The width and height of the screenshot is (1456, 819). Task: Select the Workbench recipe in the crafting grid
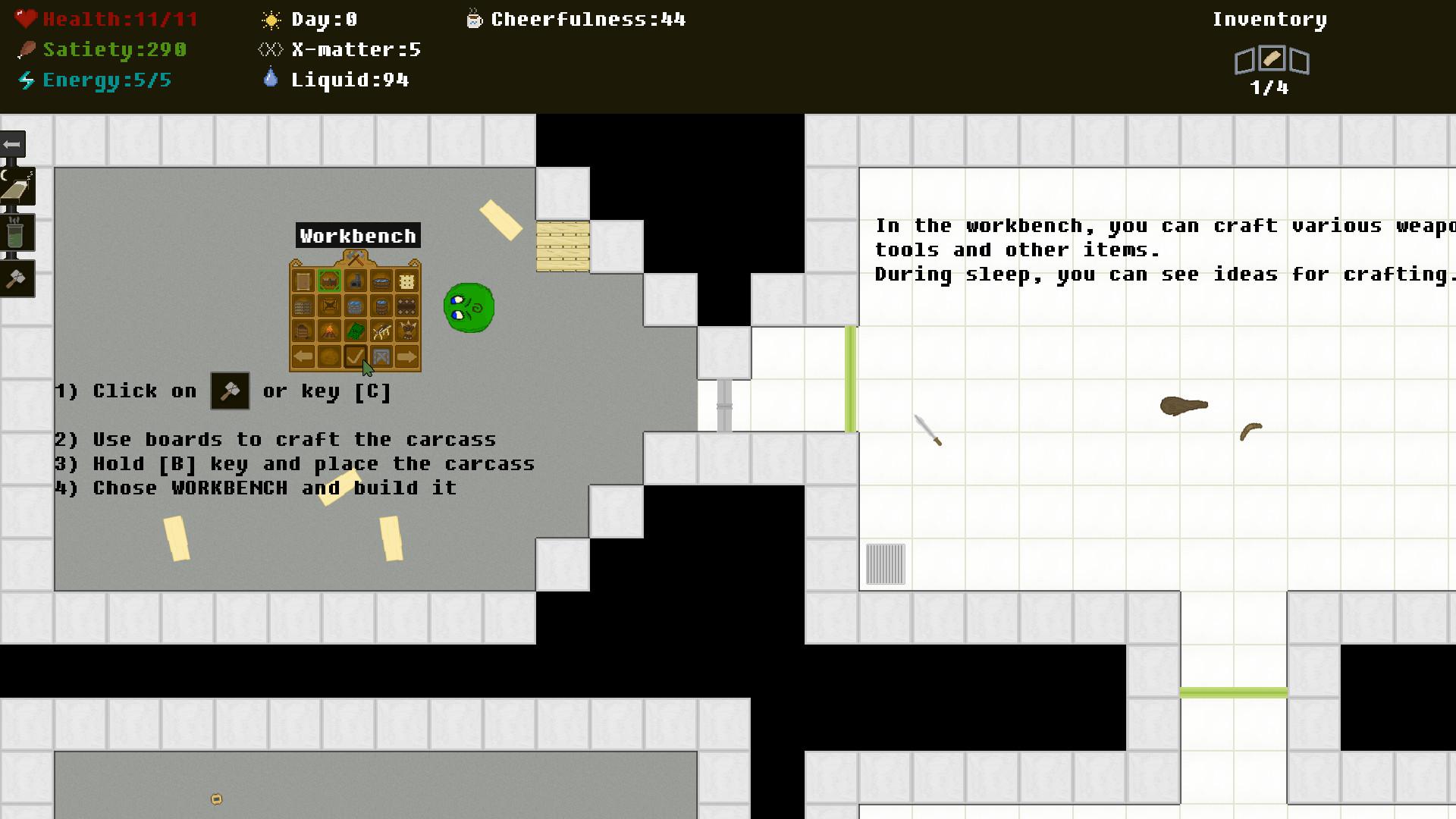click(x=329, y=280)
